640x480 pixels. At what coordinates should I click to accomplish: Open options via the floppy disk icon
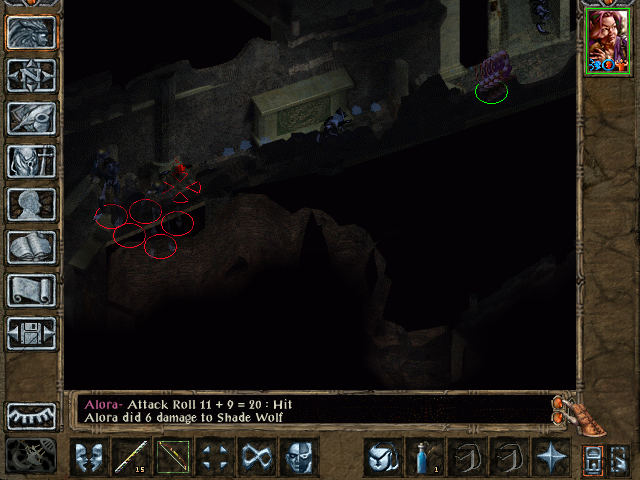click(32, 333)
